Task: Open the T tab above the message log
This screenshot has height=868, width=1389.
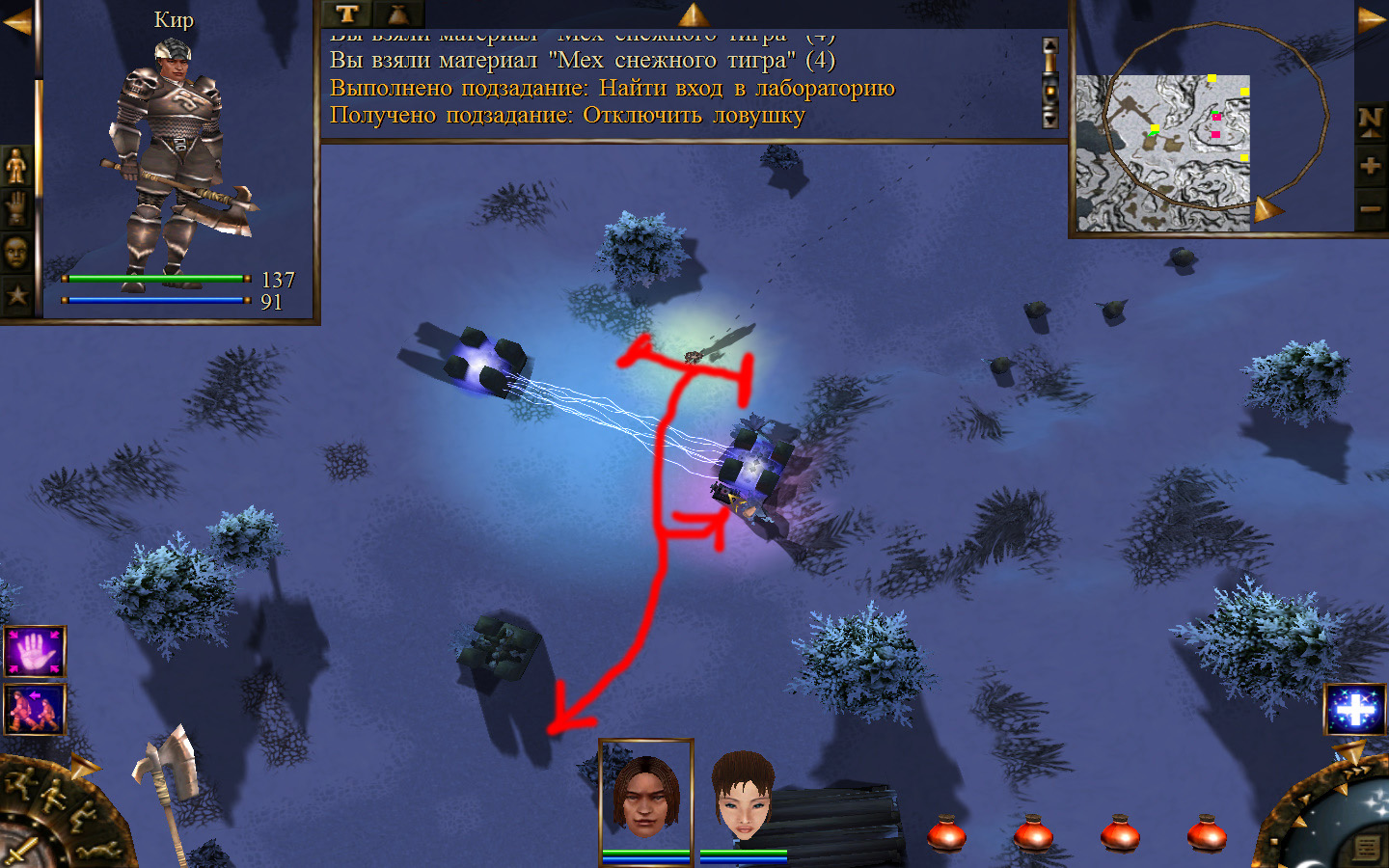Action: 347,14
